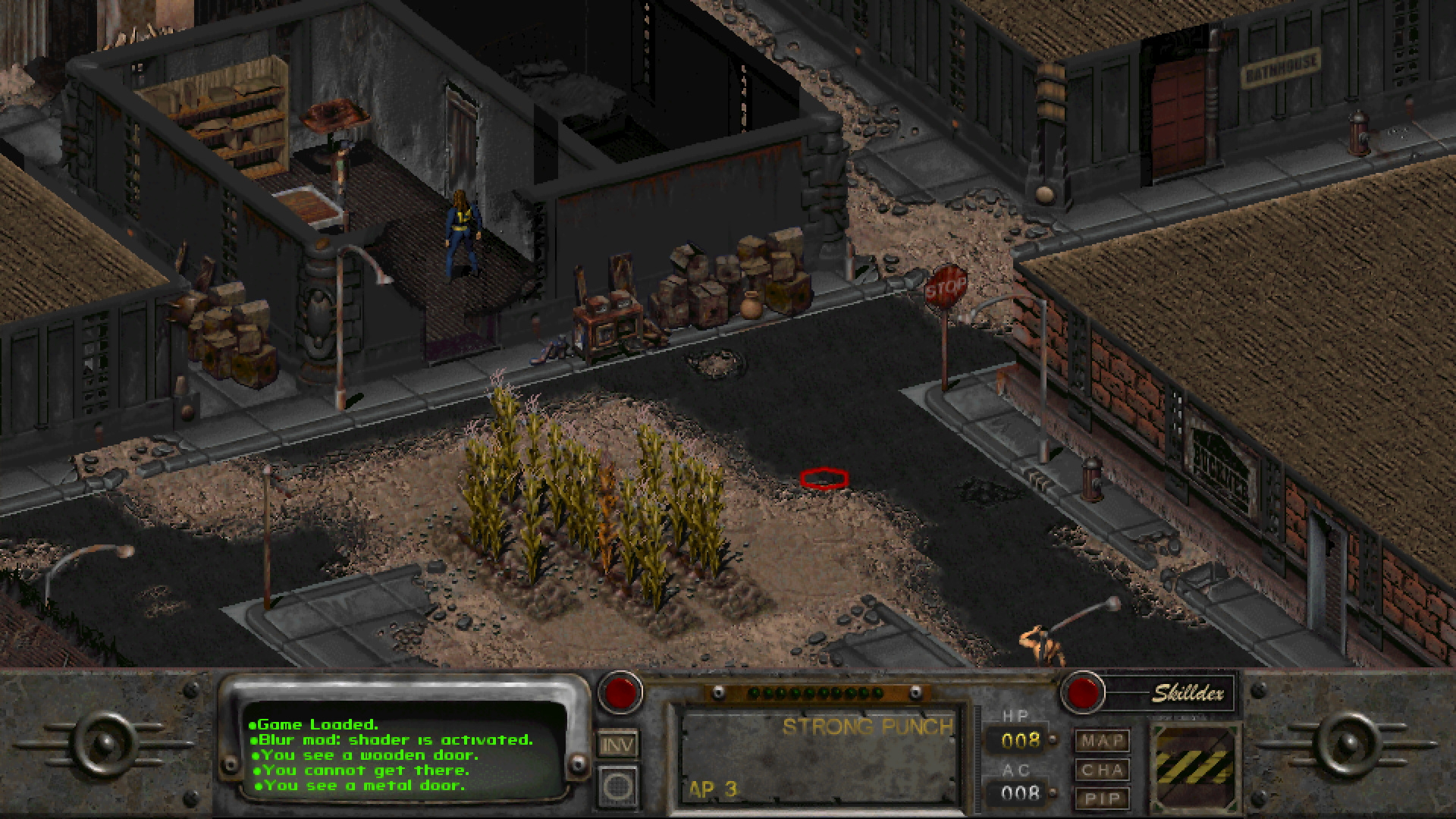Image resolution: width=1456 pixels, height=819 pixels.
Task: Open the Skilldex panel
Action: (1082, 692)
